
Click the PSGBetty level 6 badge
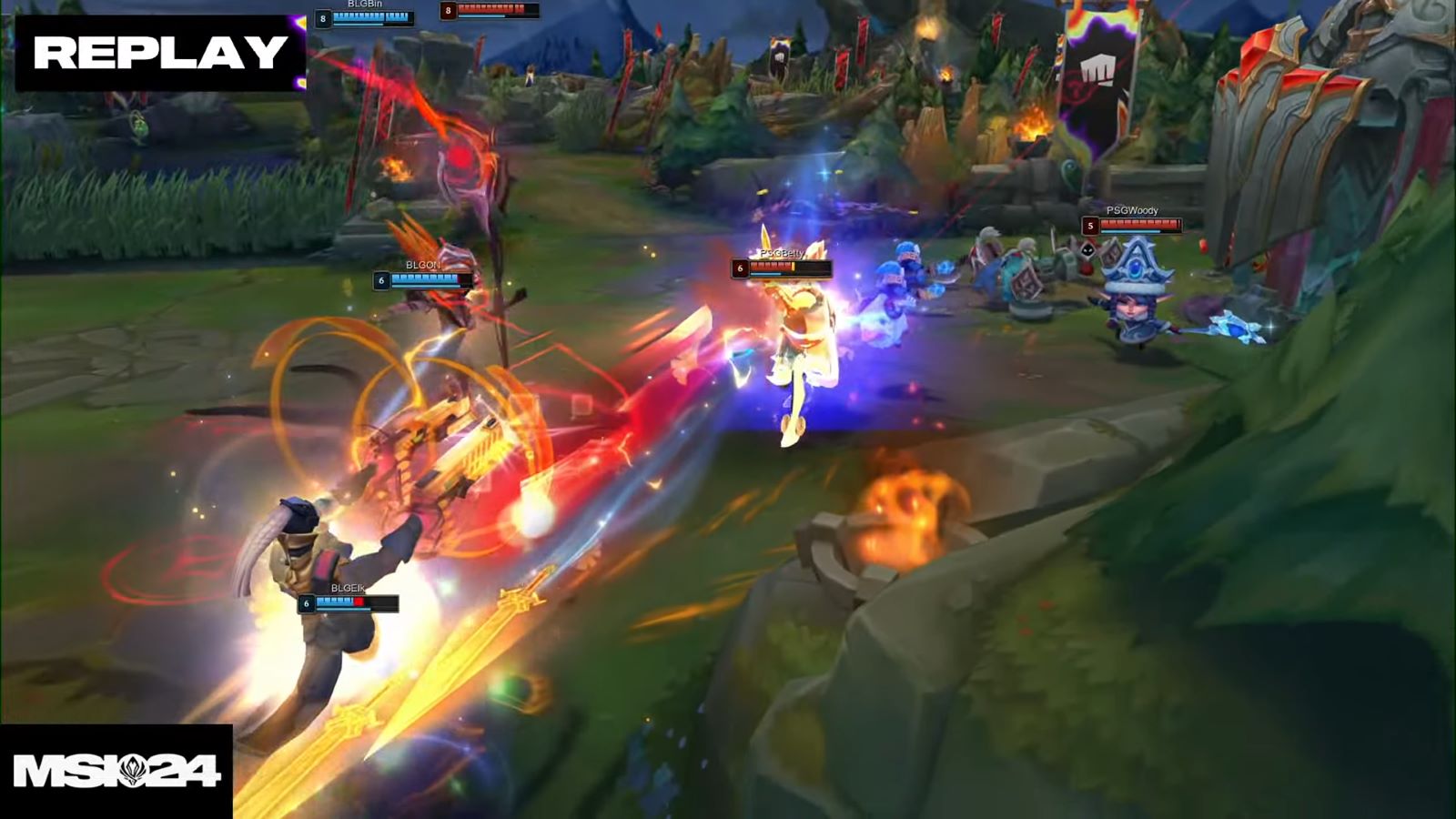[740, 269]
